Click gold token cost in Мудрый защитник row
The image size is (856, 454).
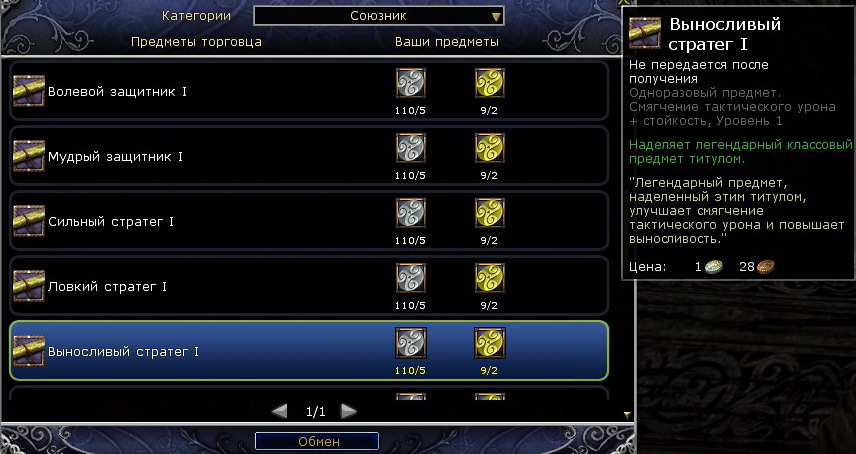(x=489, y=149)
